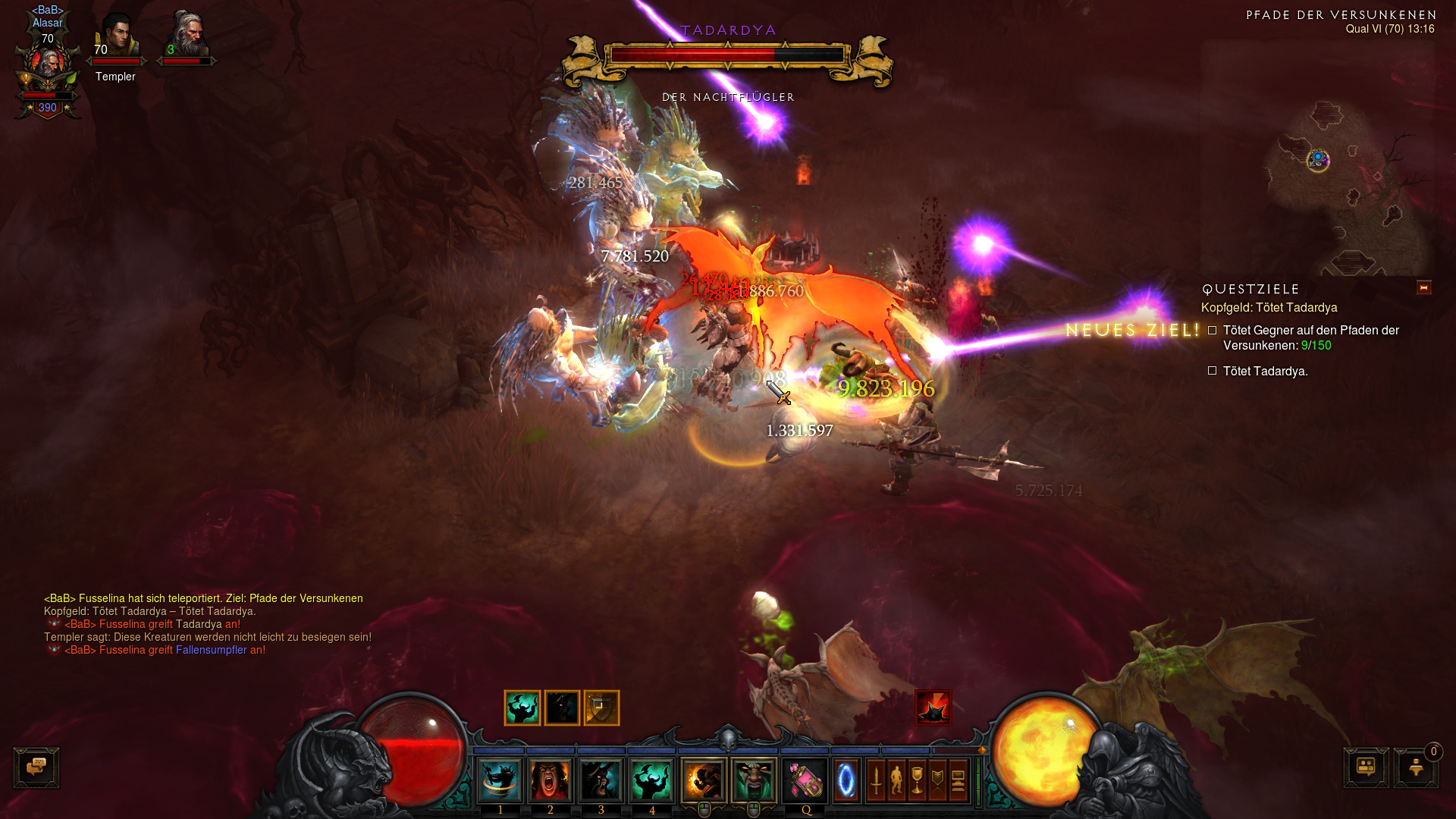Screen dimensions: 1456x819
Task: Open the banner shield button
Action: 937,780
